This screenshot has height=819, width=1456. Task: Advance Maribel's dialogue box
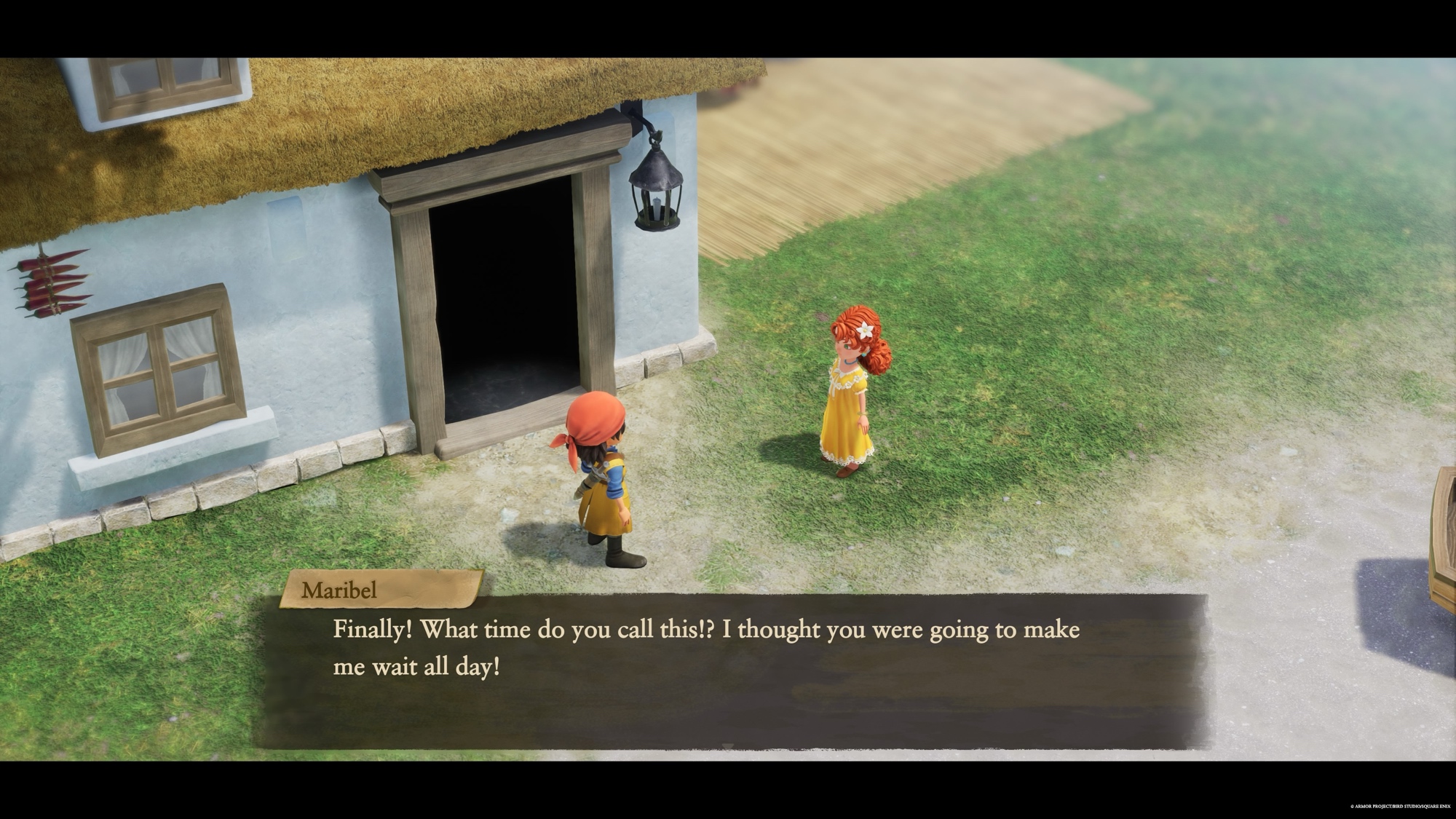[728, 670]
